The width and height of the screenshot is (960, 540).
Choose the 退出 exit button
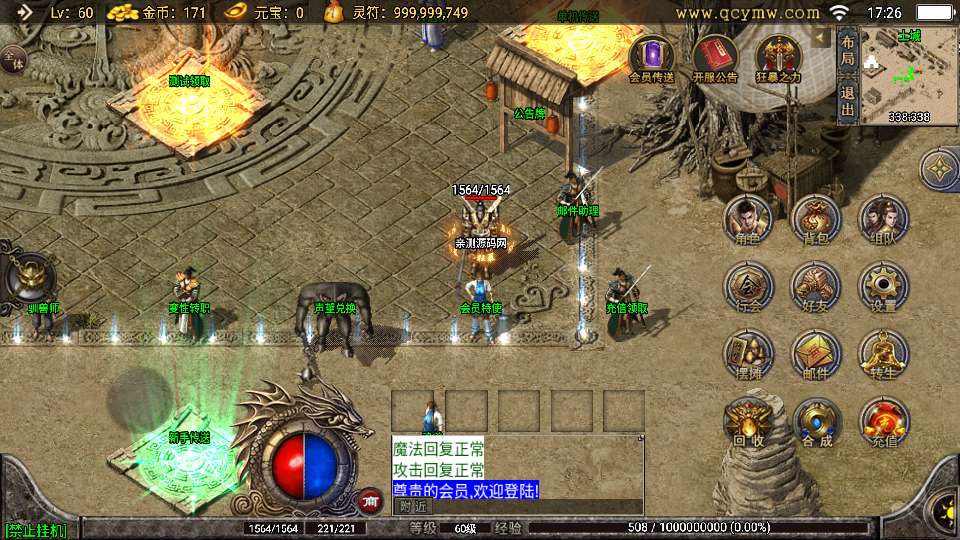point(847,101)
